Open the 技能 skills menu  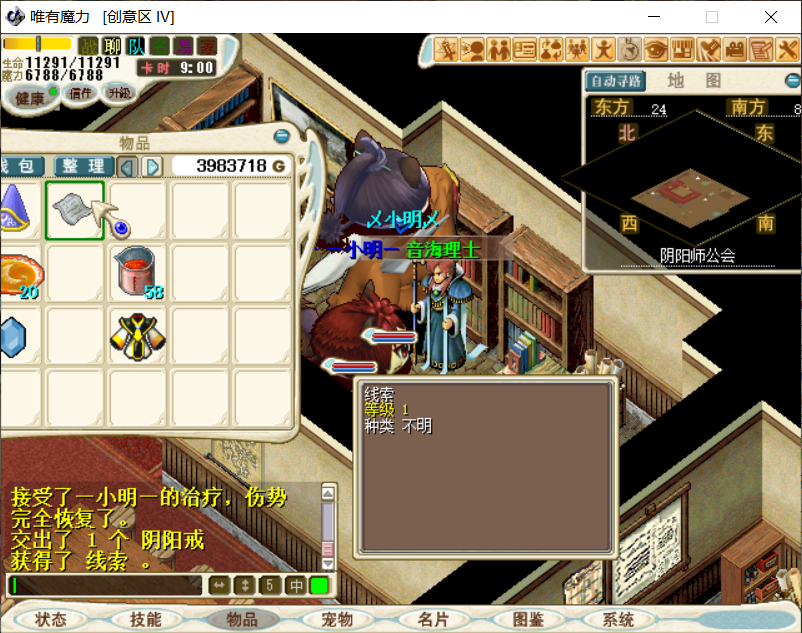pyautogui.click(x=145, y=620)
